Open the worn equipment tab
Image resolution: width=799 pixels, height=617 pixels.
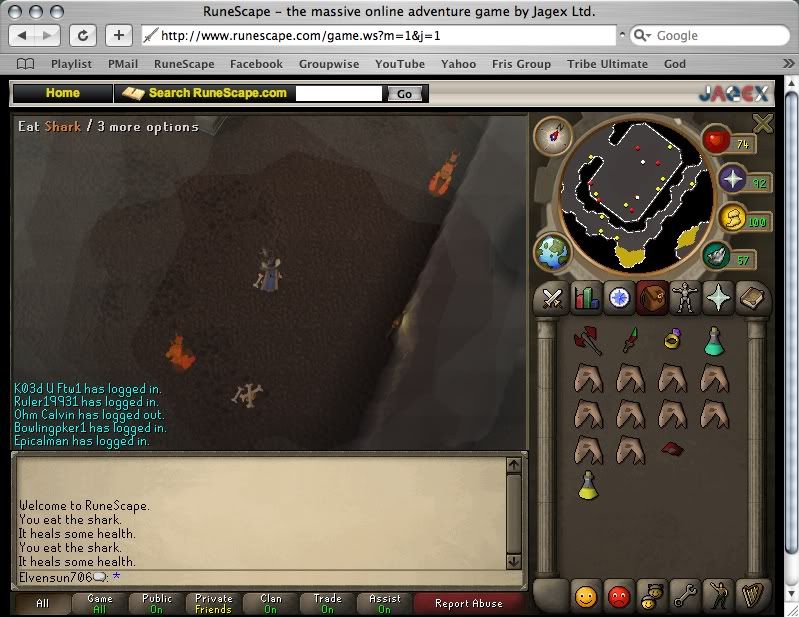point(685,298)
